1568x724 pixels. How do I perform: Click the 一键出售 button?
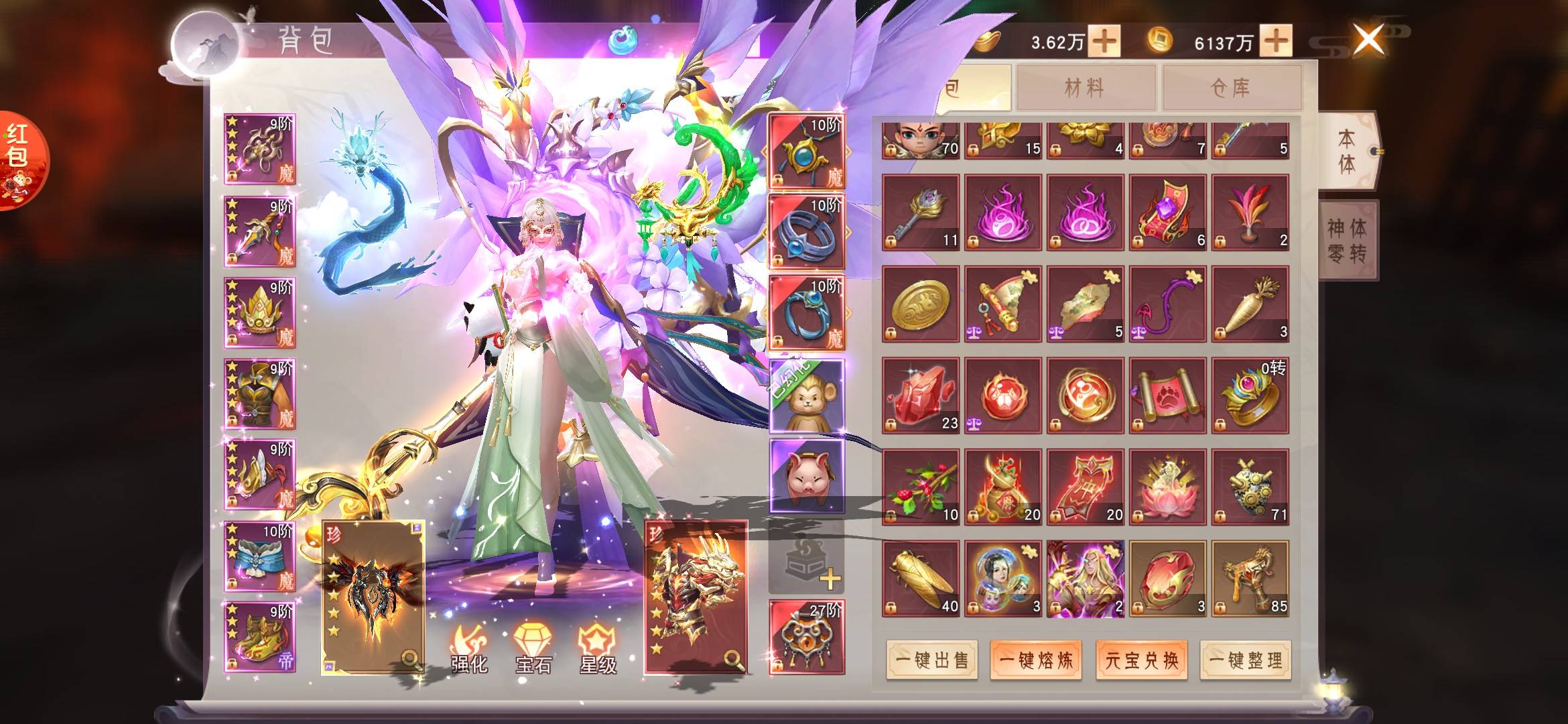[931, 660]
